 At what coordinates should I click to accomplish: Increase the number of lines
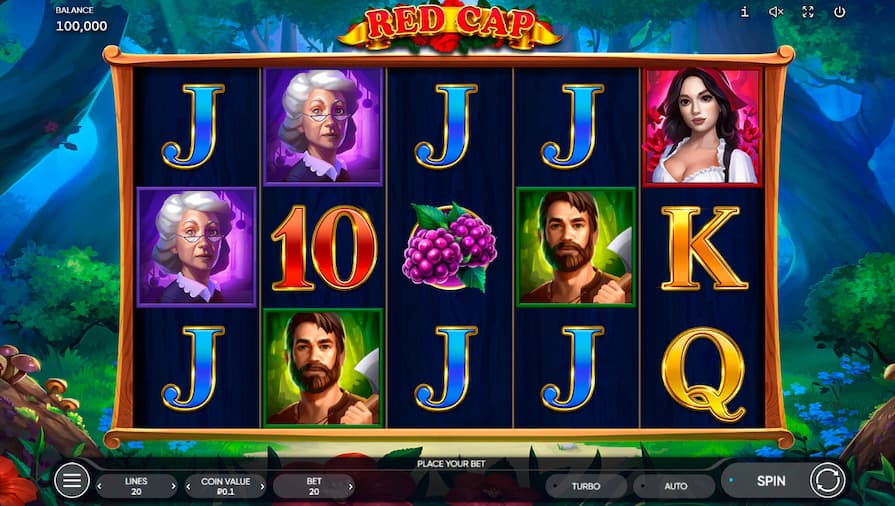[173, 487]
